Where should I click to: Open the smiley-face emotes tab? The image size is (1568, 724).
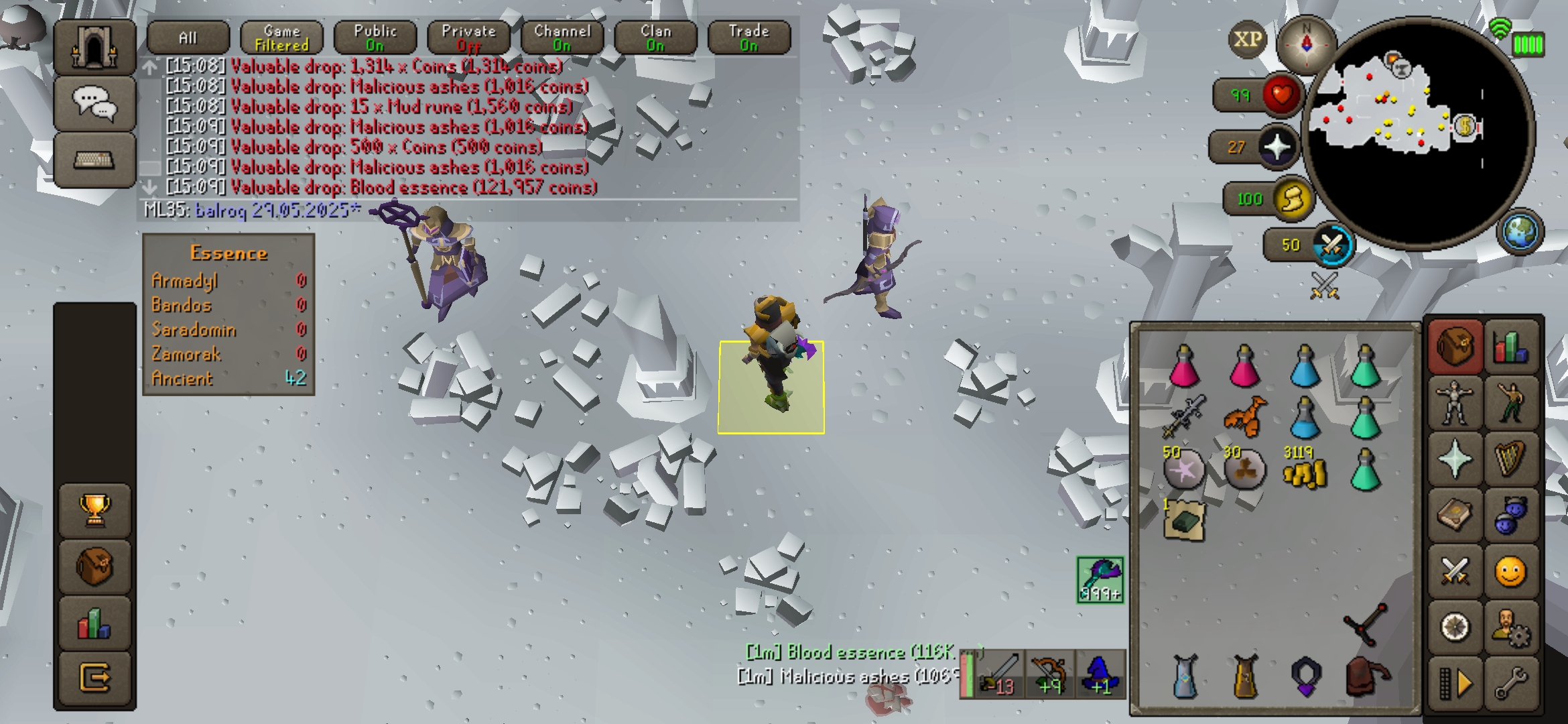[x=1510, y=572]
